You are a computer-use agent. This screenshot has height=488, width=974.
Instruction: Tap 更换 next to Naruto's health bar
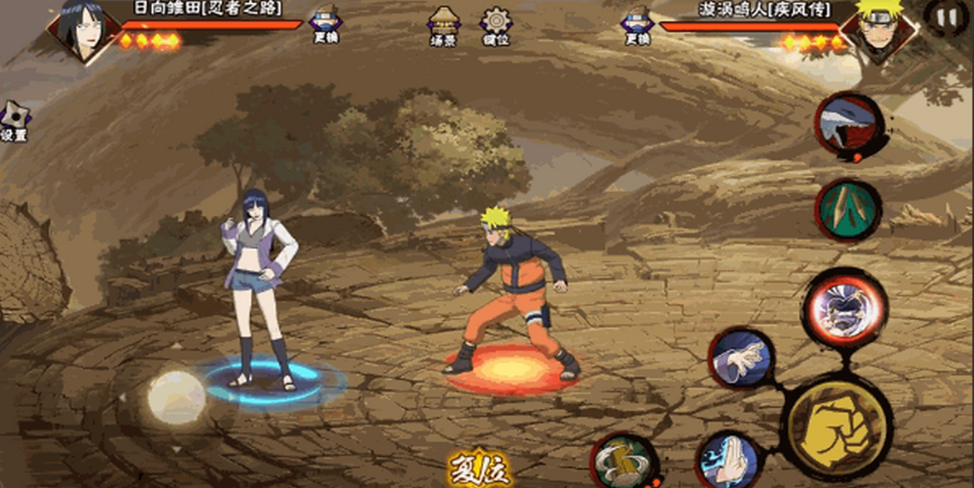637,25
